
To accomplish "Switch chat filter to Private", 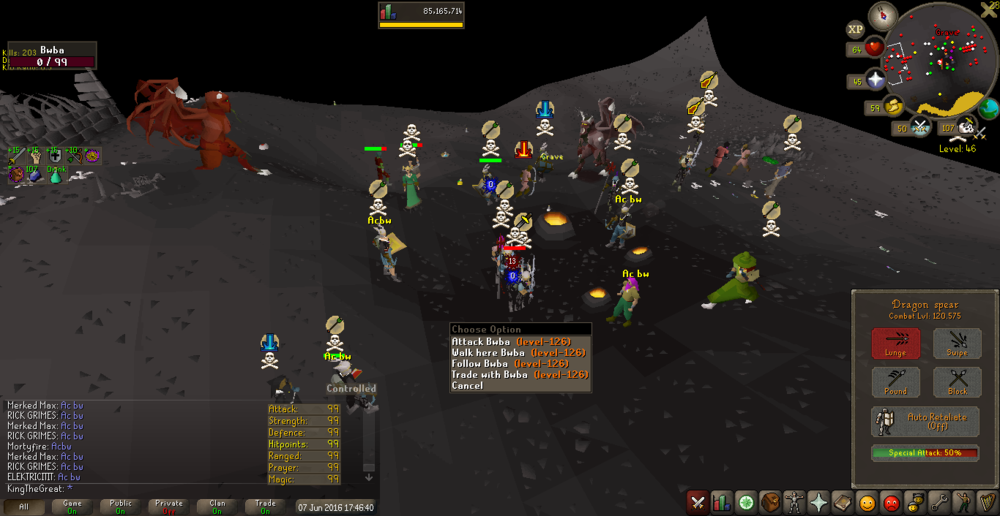I will point(169,507).
